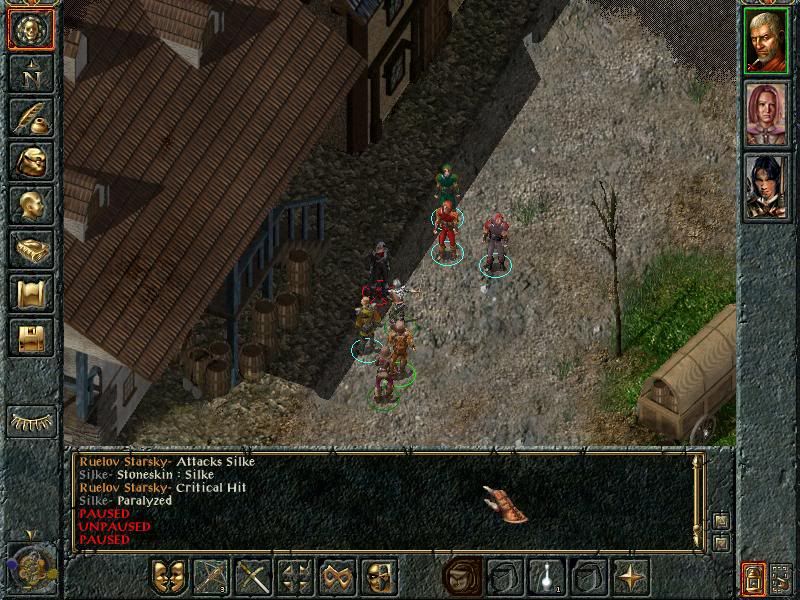This screenshot has width=800, height=600.
Task: Select the pink-haired woman's portrait
Action: 767,113
